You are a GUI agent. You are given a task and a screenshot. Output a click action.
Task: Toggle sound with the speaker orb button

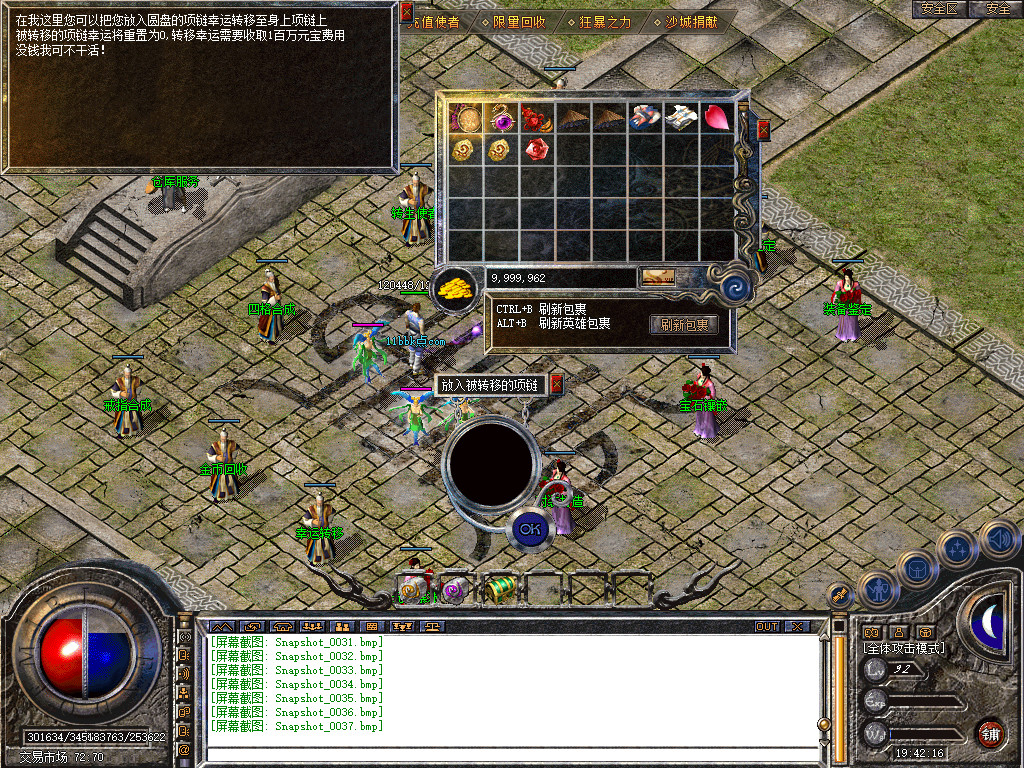point(1000,540)
